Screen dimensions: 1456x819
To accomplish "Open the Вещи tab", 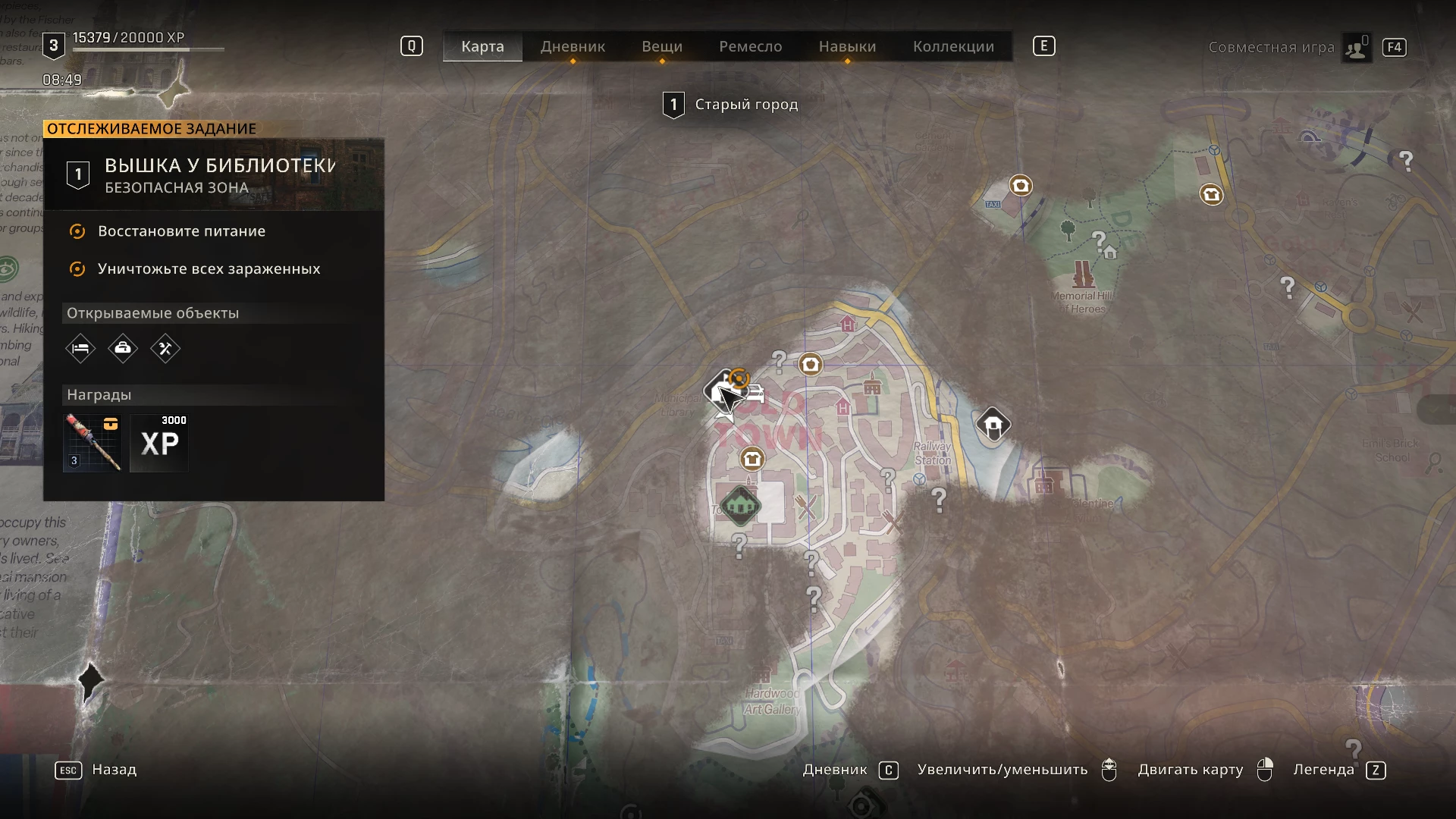I will 662,46.
